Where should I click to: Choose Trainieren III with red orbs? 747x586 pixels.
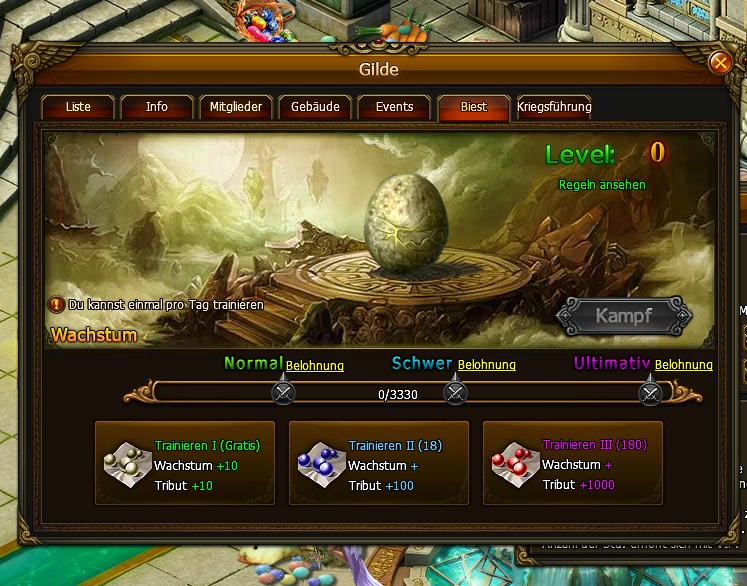pyautogui.click(x=573, y=463)
